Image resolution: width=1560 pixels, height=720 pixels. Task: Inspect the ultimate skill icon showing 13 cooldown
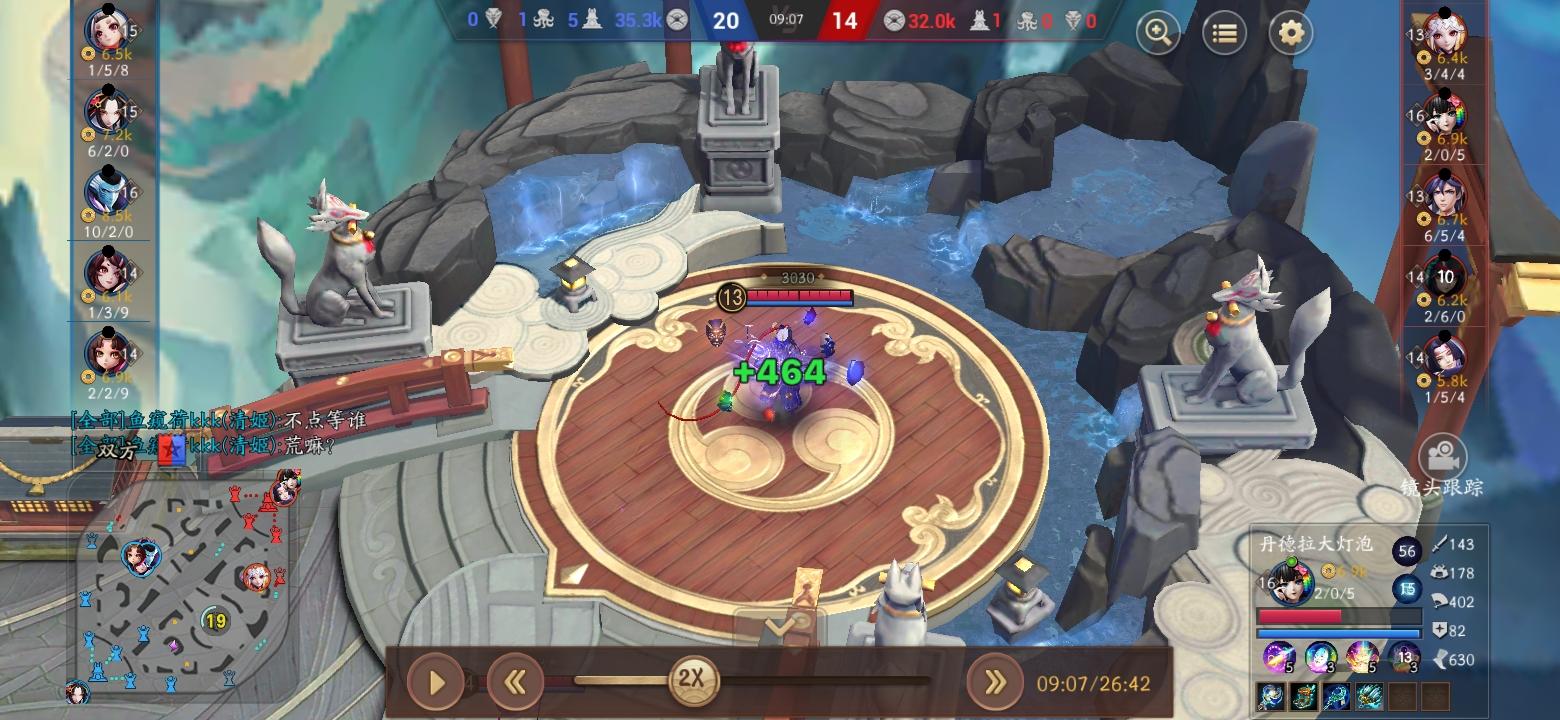1404,656
